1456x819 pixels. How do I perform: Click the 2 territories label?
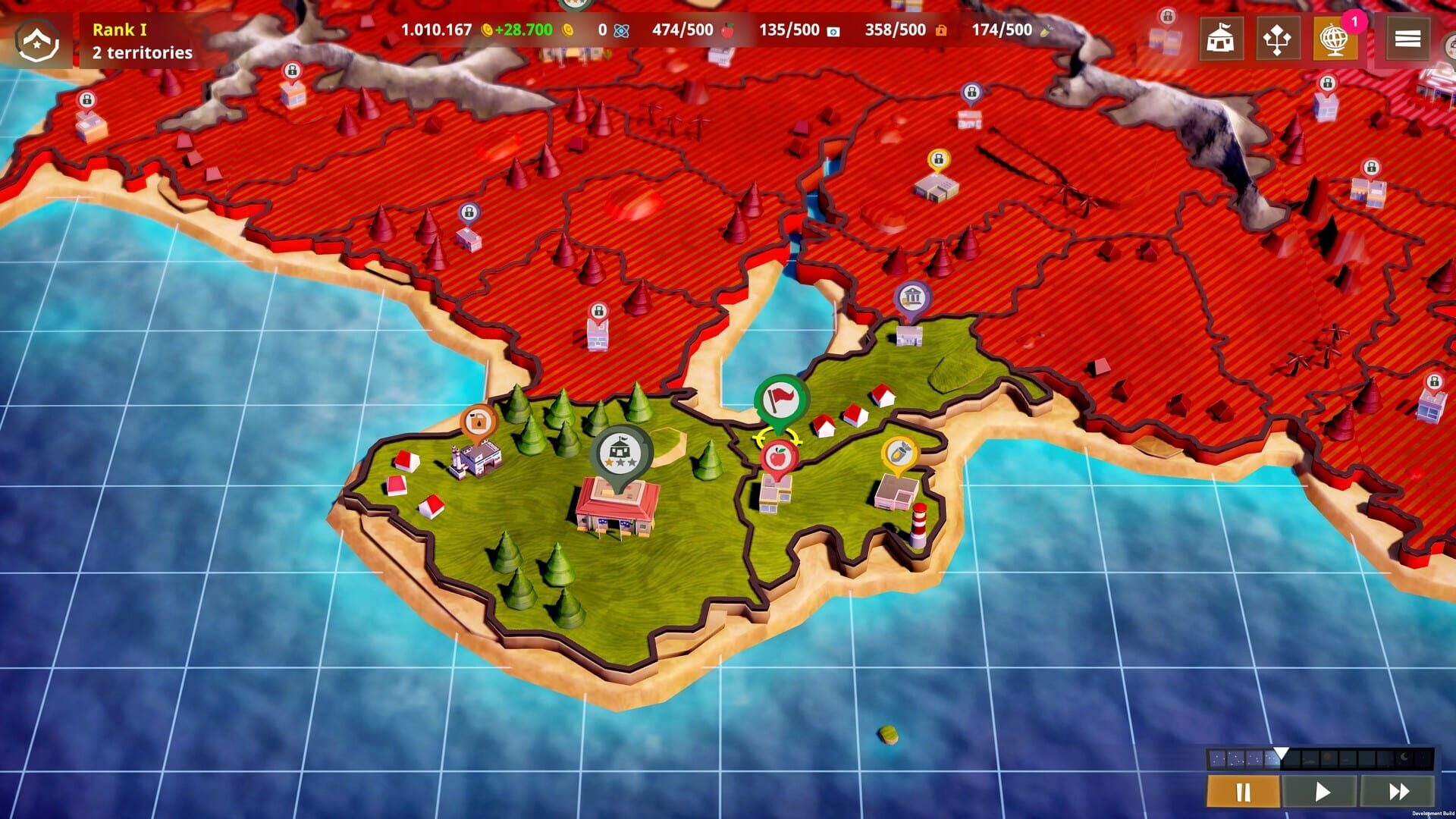coord(141,54)
